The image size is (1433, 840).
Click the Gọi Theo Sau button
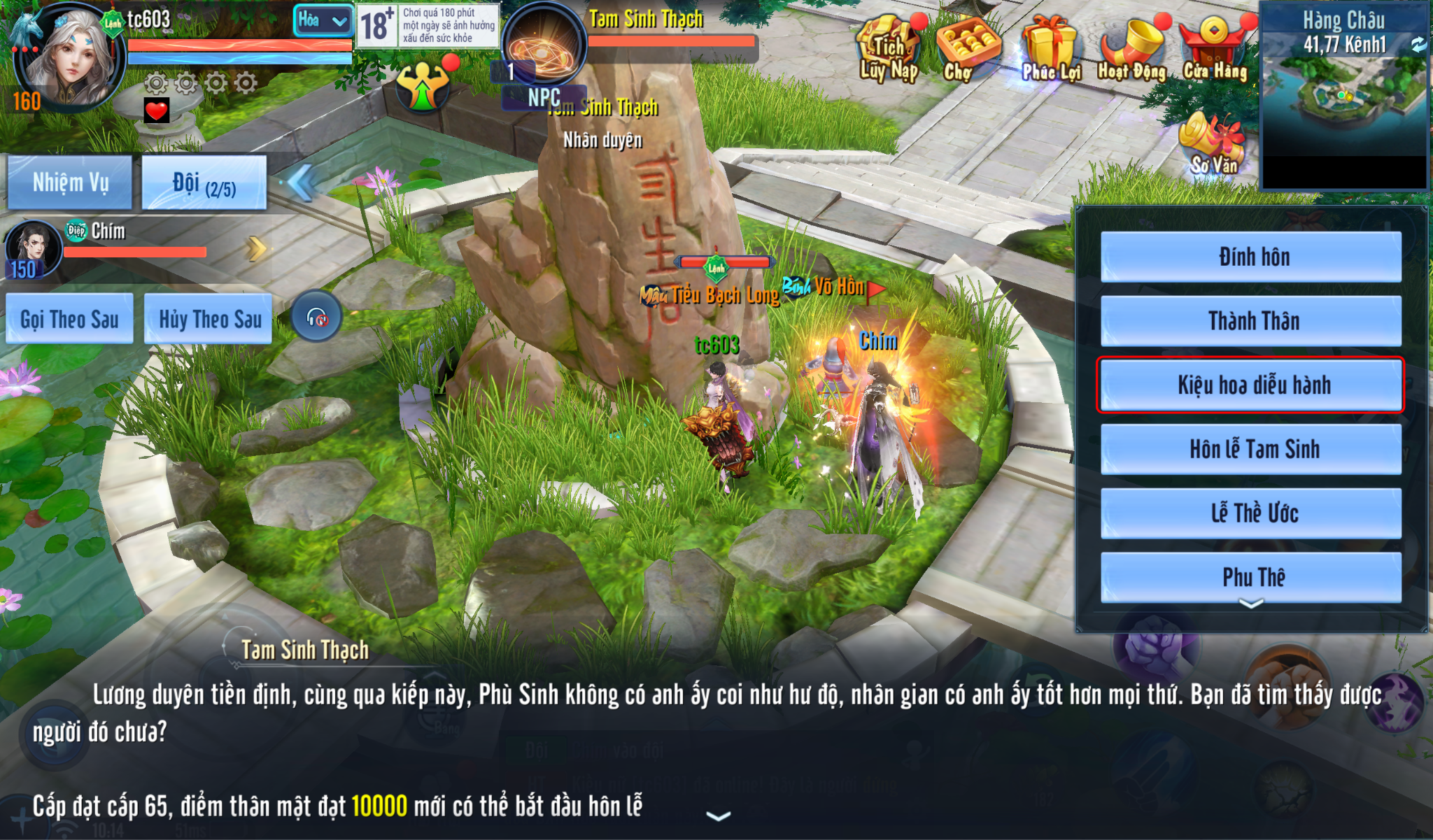coord(69,319)
